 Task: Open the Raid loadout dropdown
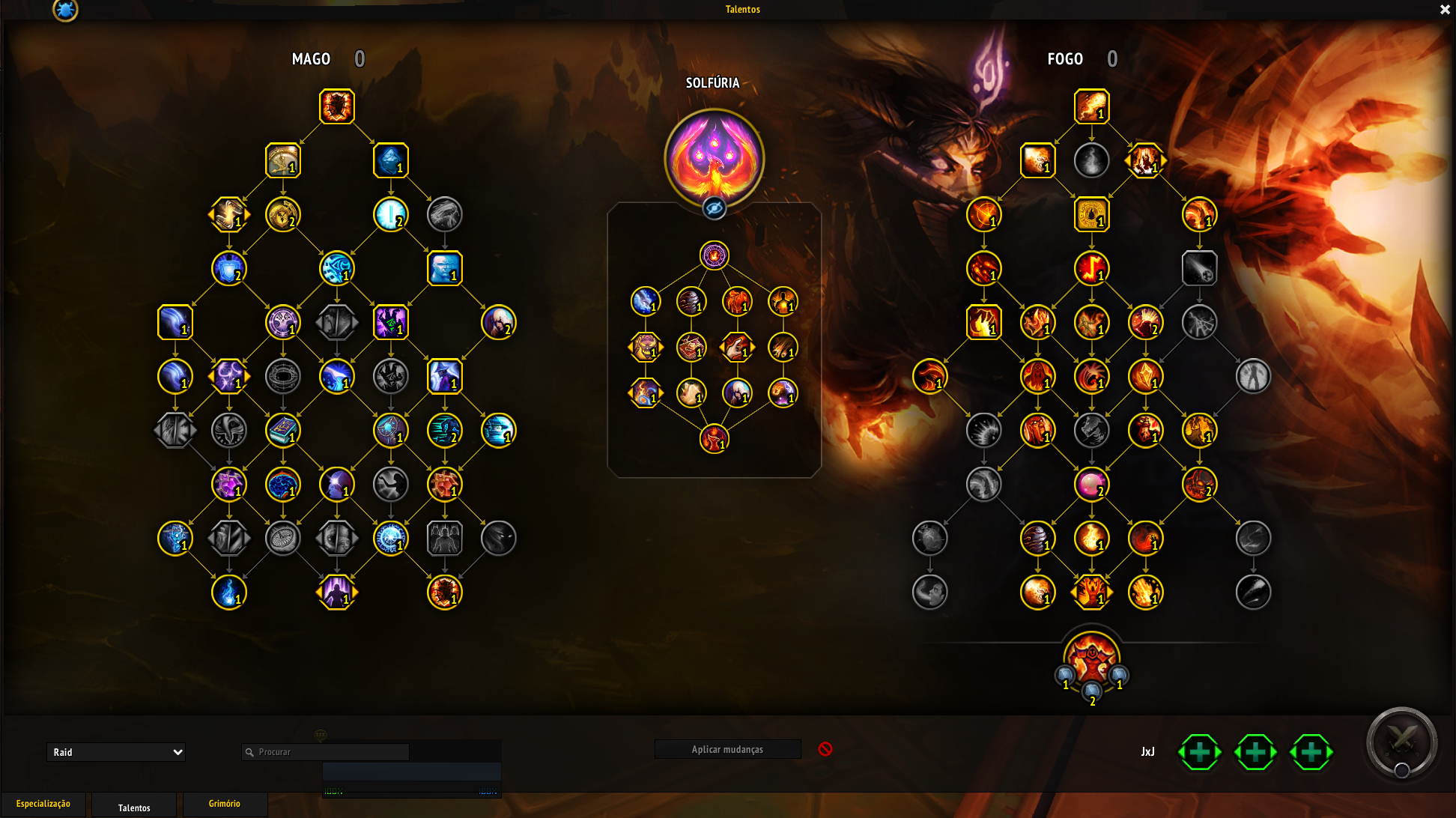click(x=116, y=752)
